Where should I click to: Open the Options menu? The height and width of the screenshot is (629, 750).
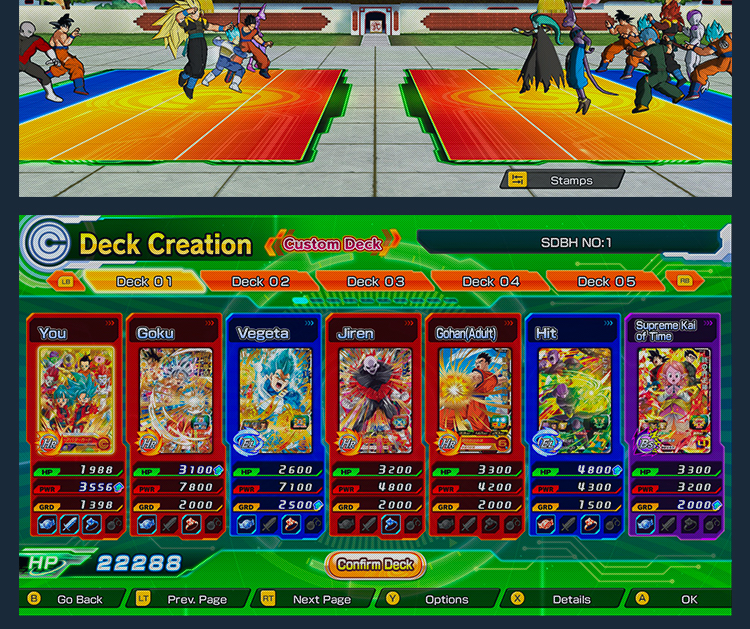[x=435, y=599]
